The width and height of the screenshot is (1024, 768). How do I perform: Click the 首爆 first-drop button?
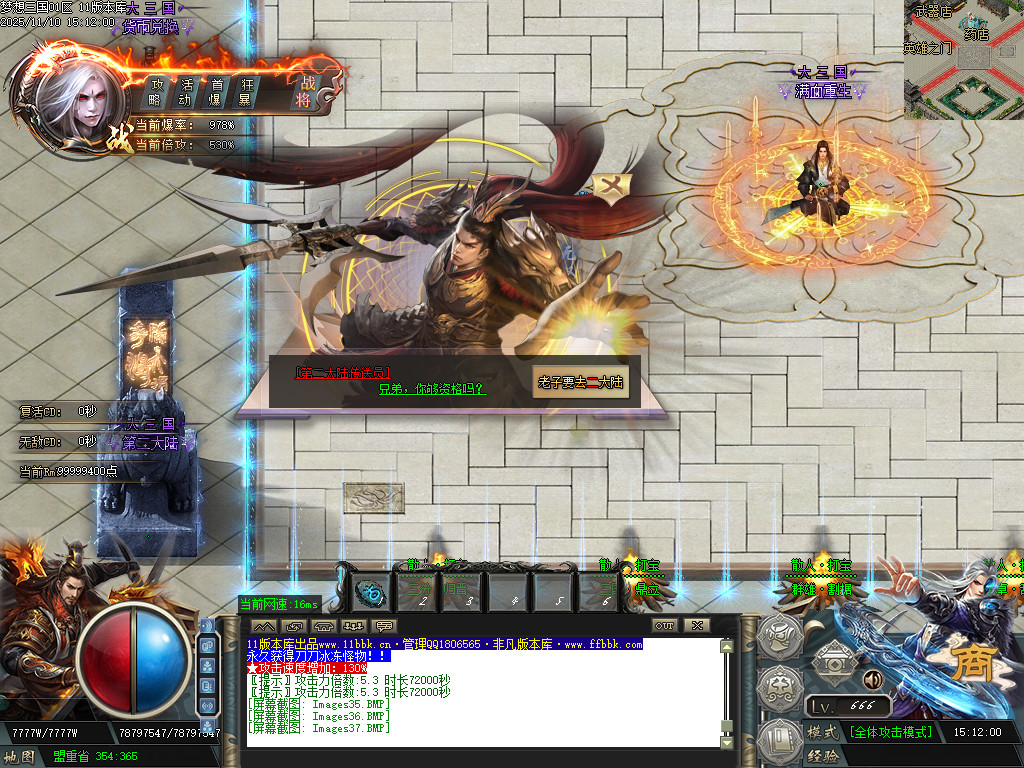pyautogui.click(x=215, y=92)
